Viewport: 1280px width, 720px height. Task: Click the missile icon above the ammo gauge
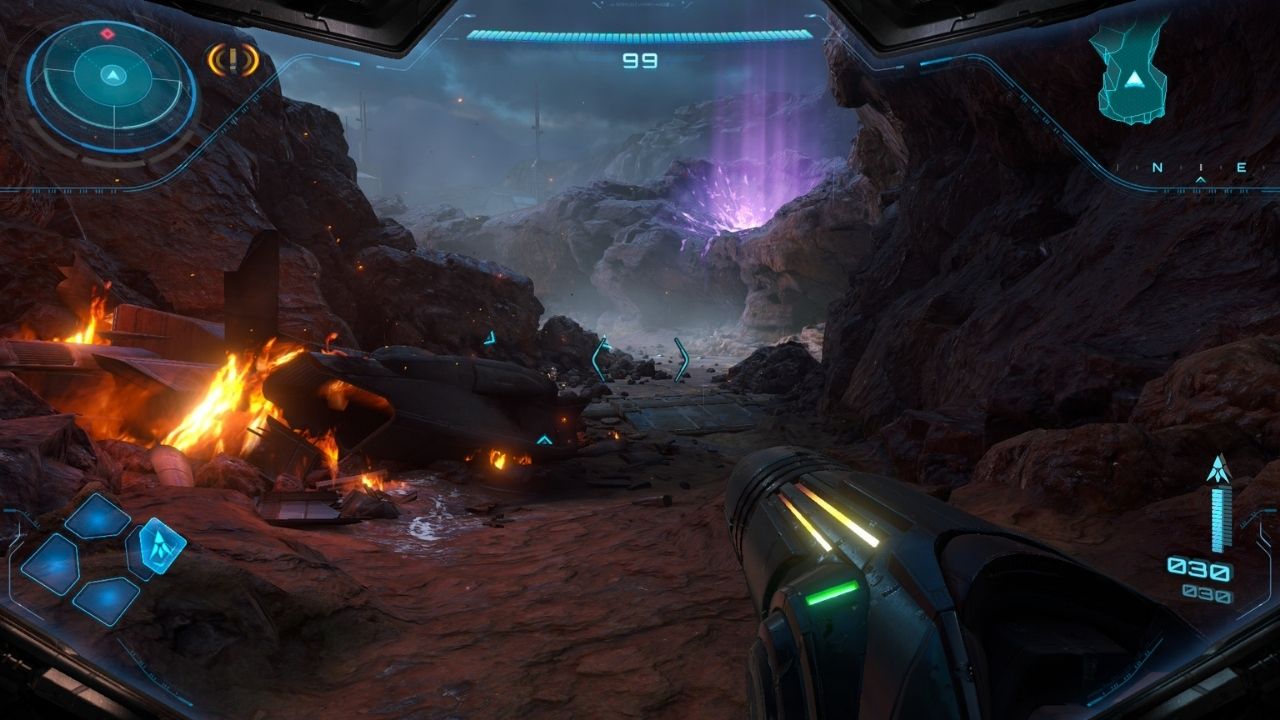1218,467
